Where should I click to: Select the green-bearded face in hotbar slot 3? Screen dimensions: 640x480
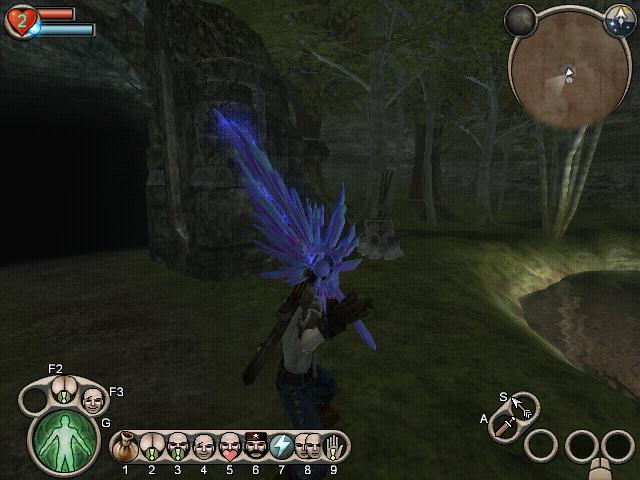tap(178, 445)
